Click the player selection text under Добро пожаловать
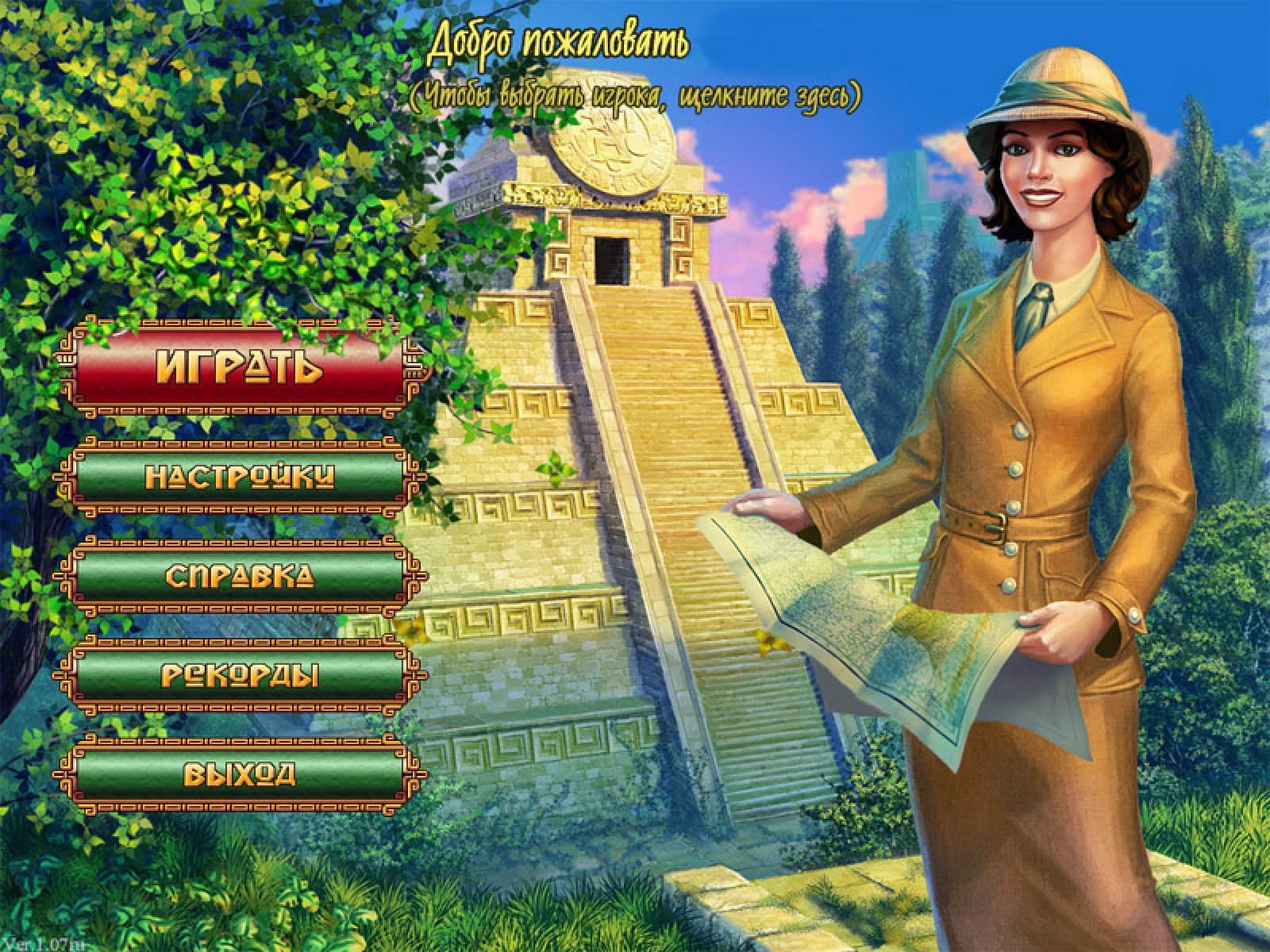This screenshot has height=952, width=1270. (x=636, y=97)
